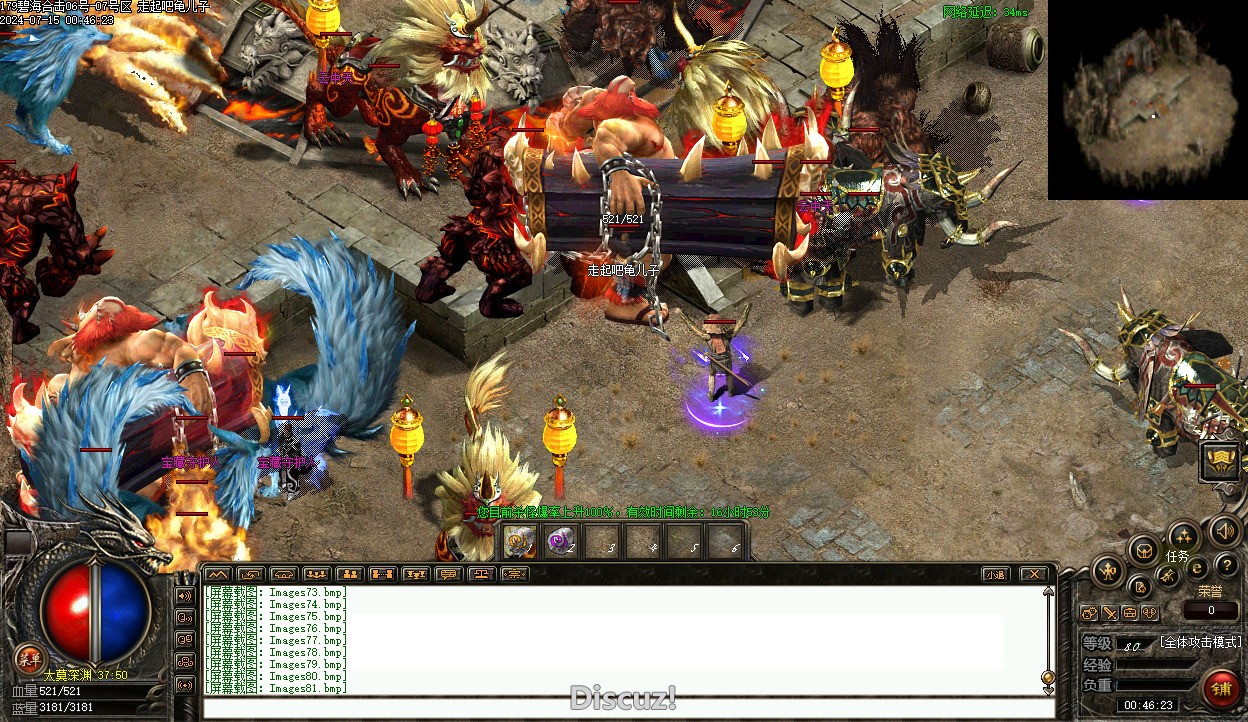Click the chat scrollbar down arrow
The height and width of the screenshot is (722, 1248).
[1048, 689]
